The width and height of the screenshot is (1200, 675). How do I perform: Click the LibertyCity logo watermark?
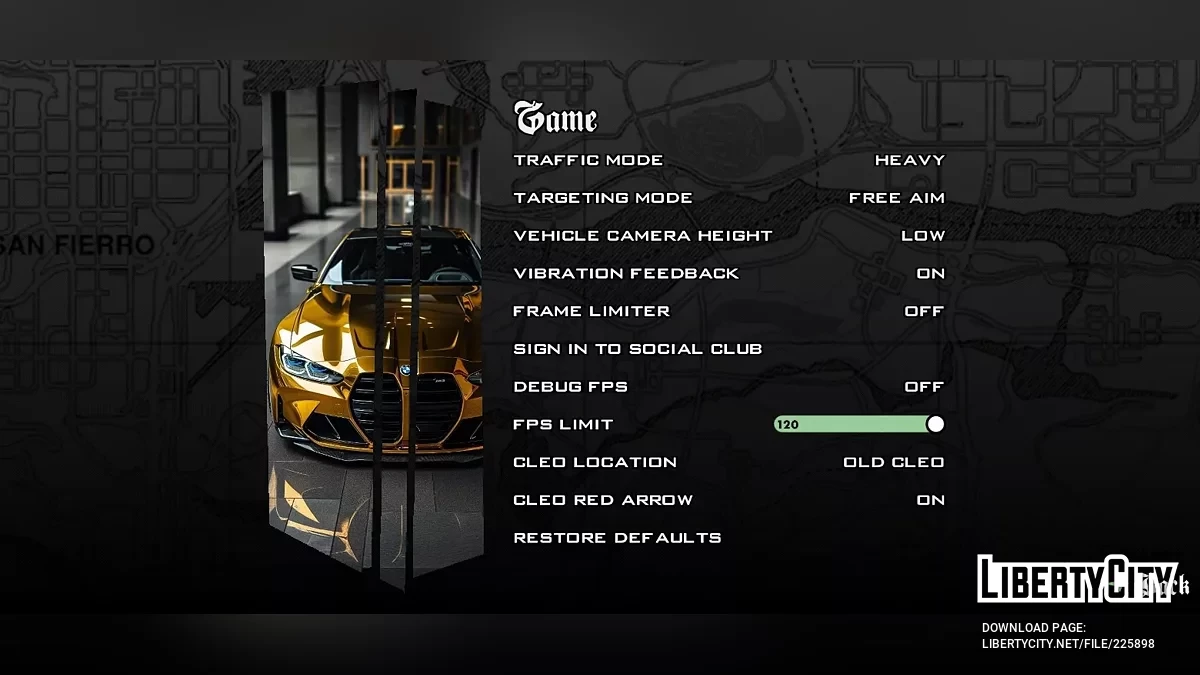[x=1082, y=579]
